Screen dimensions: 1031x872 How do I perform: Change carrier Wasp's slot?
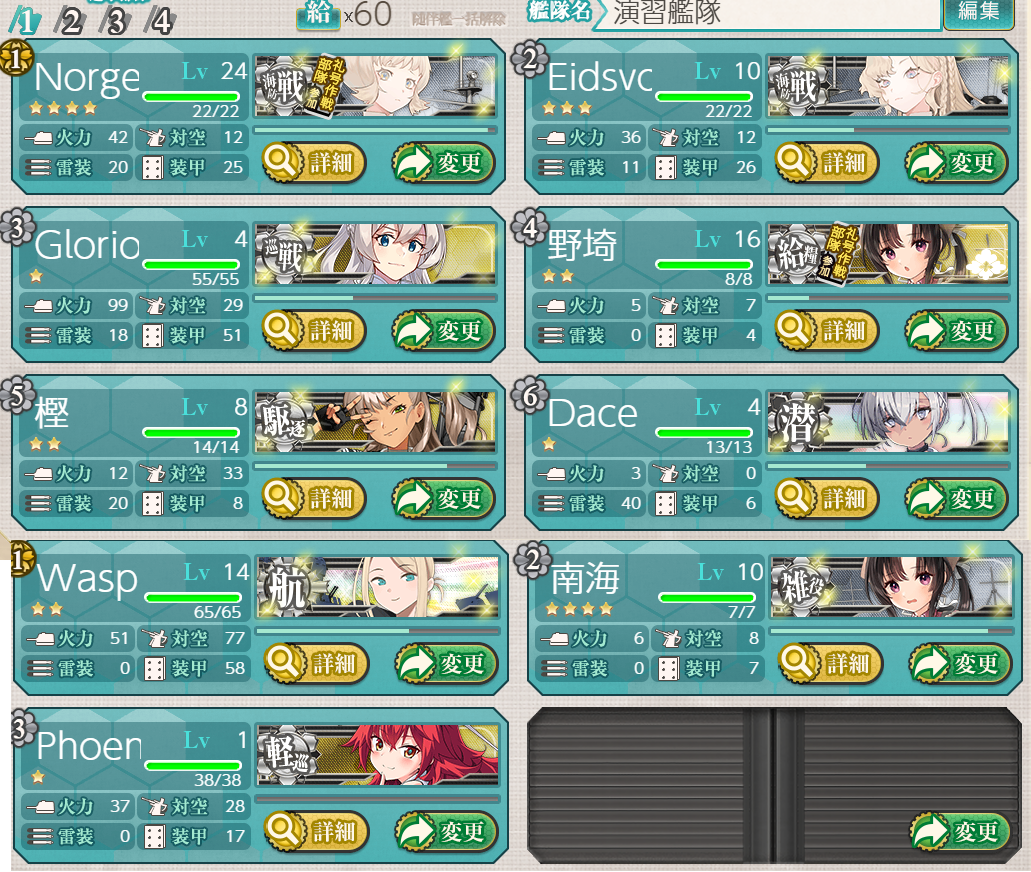pos(445,662)
